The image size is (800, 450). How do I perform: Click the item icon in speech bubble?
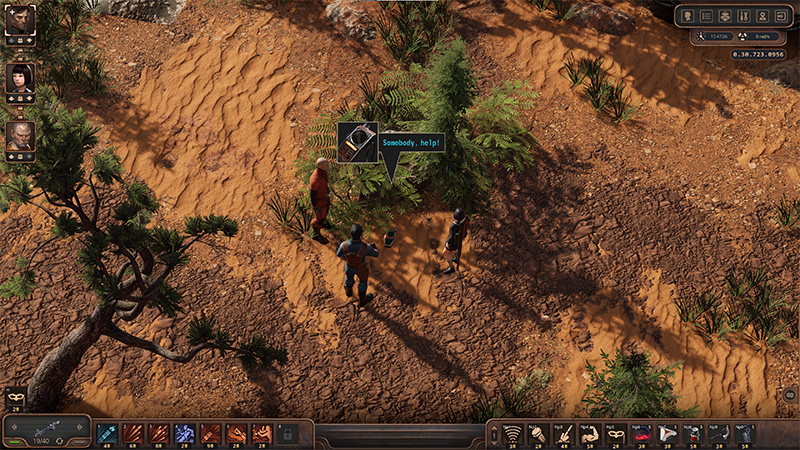357,142
